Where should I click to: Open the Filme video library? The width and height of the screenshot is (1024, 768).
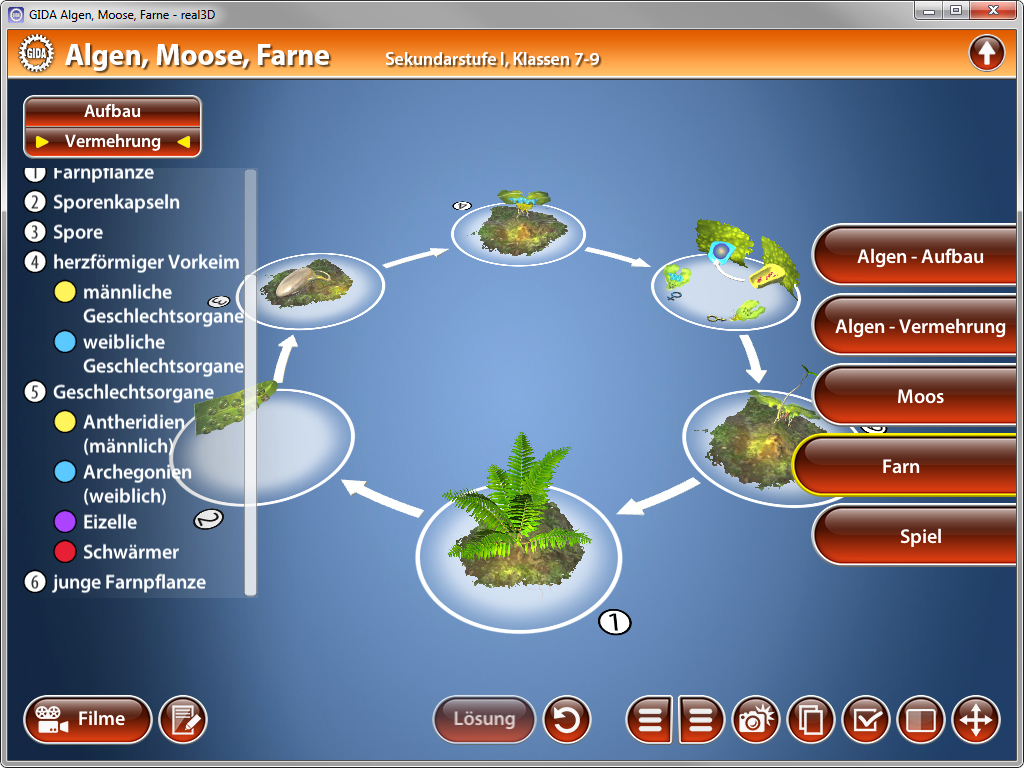87,719
